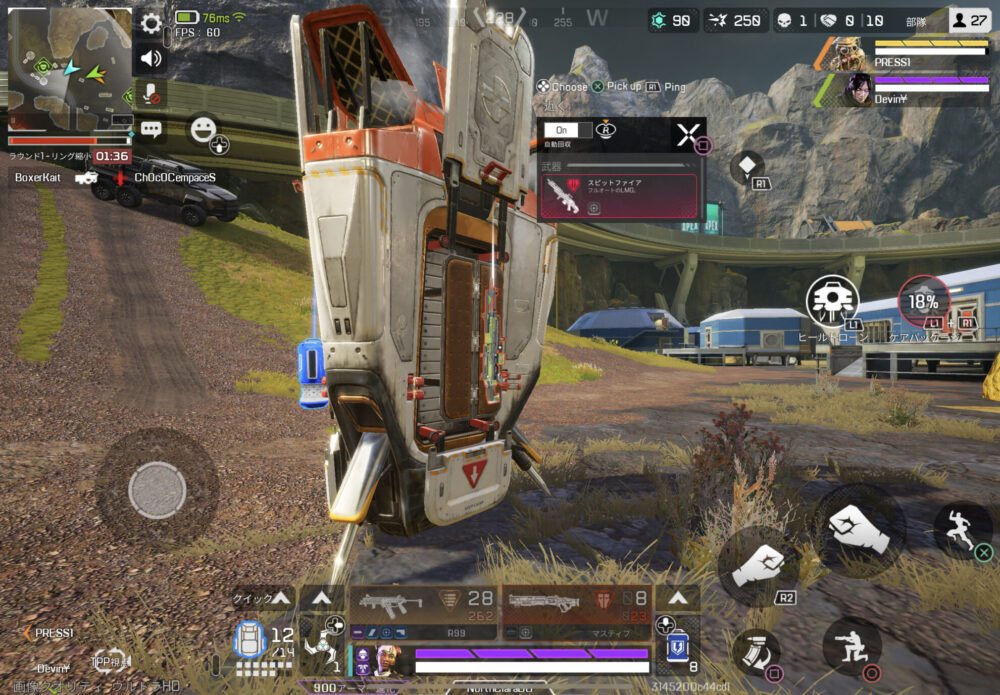The width and height of the screenshot is (1000, 695).
Task: Toggle the muted microphone button
Action: click(151, 93)
